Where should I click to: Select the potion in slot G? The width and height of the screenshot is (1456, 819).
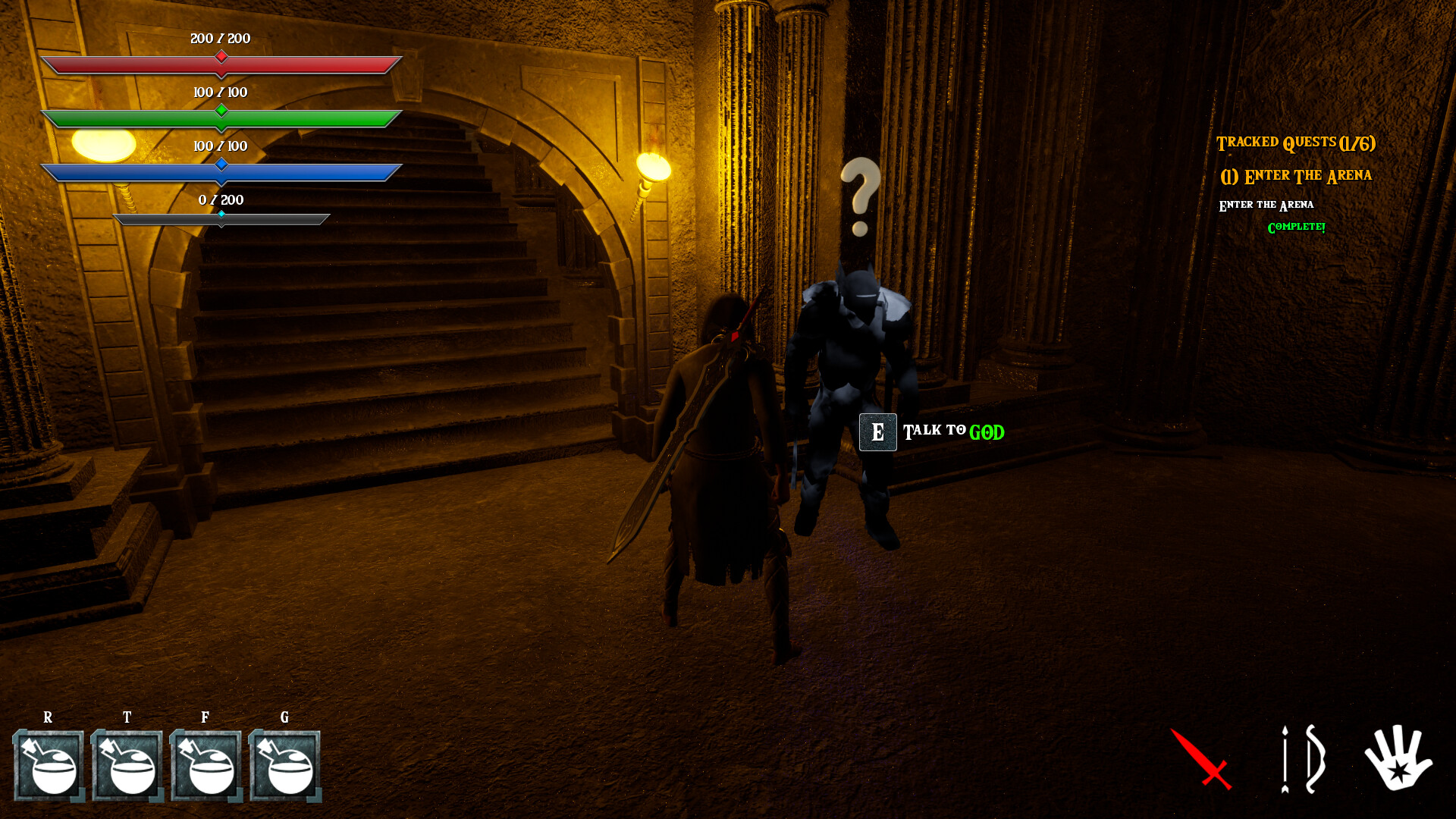coord(284,766)
